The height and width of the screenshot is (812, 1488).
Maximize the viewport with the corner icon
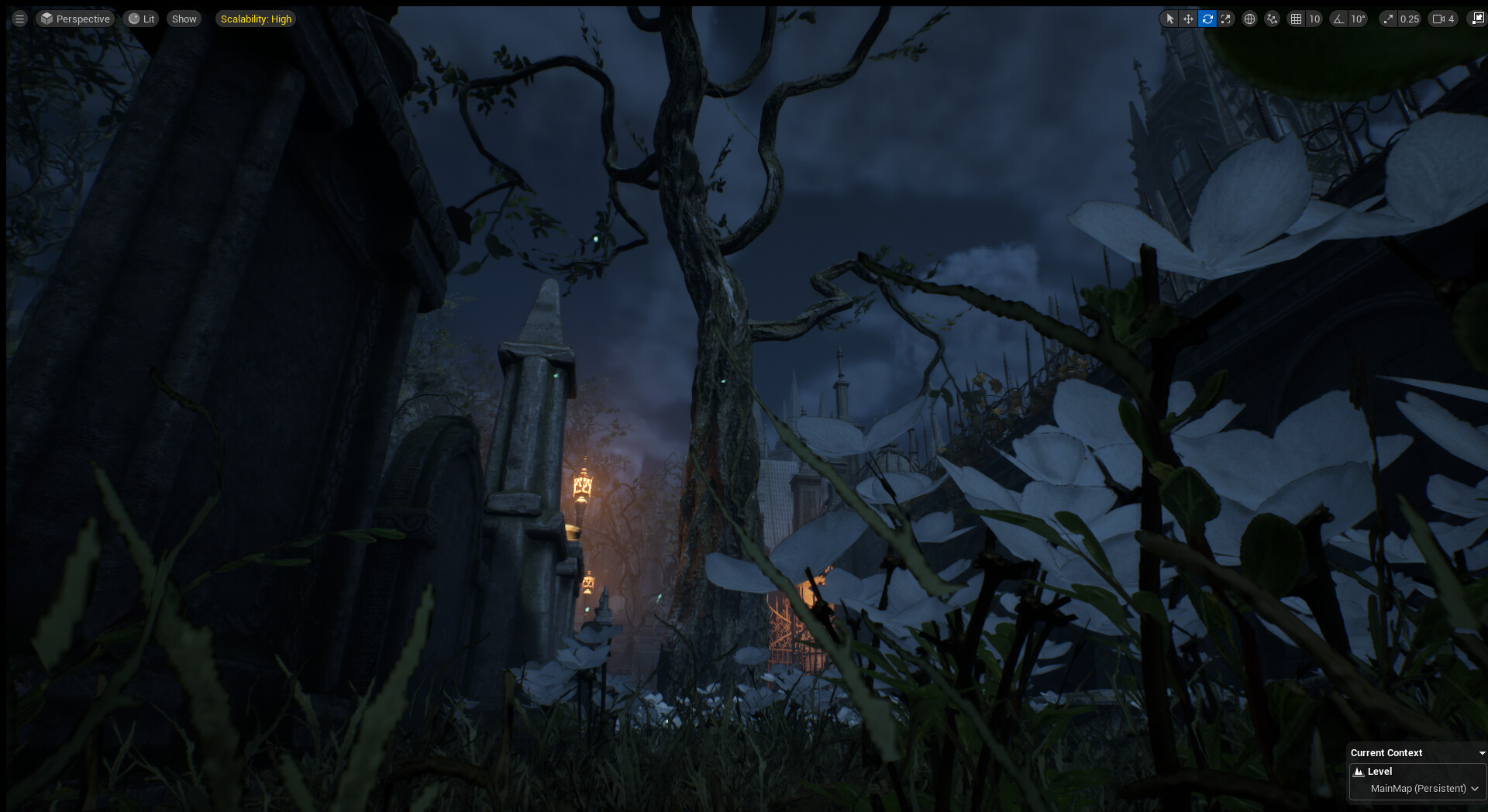(1479, 17)
